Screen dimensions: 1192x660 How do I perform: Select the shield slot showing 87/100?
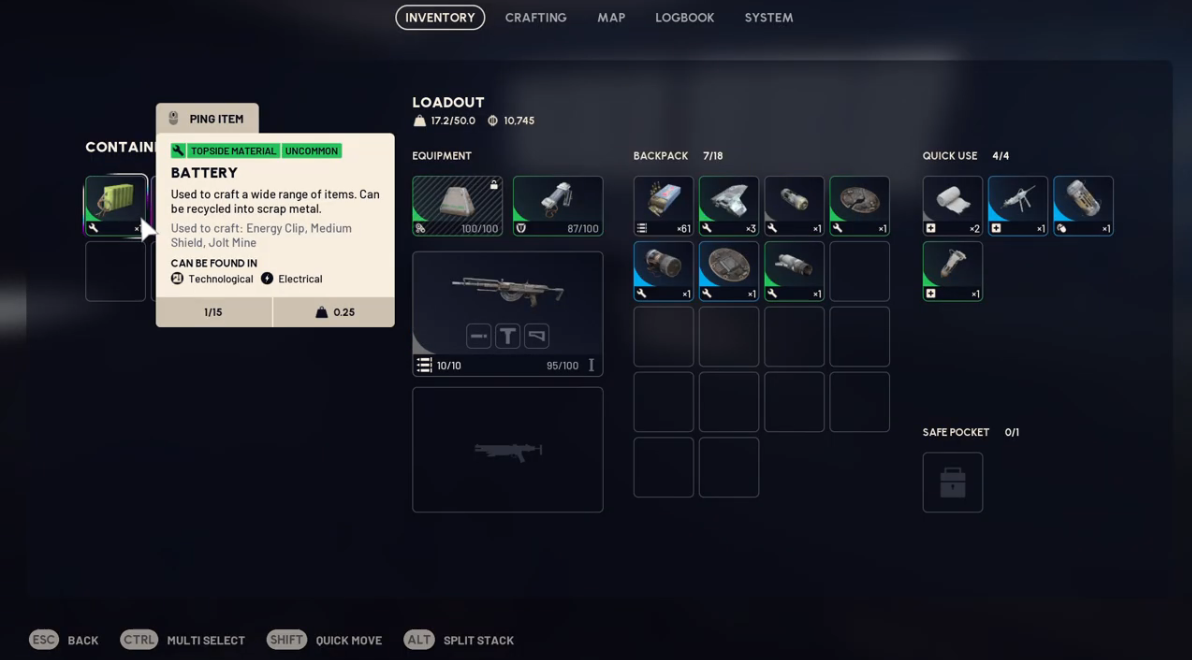[558, 206]
